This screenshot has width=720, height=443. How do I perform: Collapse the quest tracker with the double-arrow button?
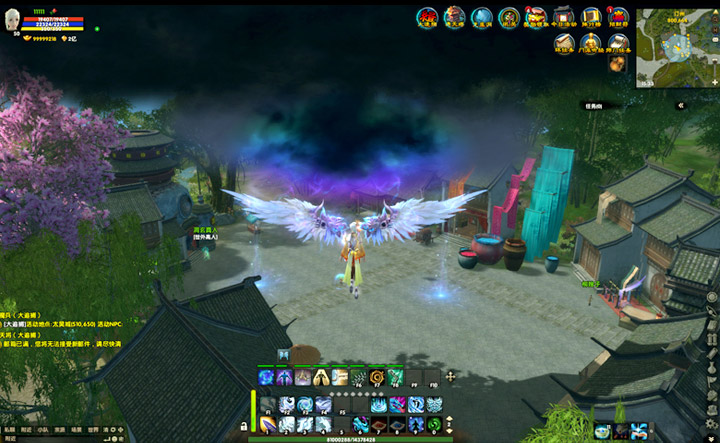tap(681, 105)
